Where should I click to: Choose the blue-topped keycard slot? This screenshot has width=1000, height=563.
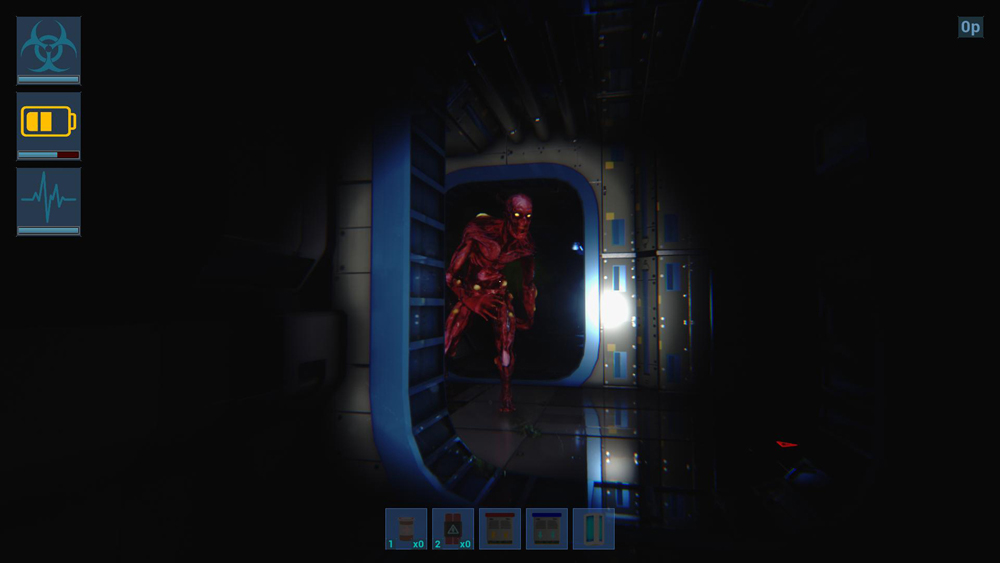[x=547, y=529]
